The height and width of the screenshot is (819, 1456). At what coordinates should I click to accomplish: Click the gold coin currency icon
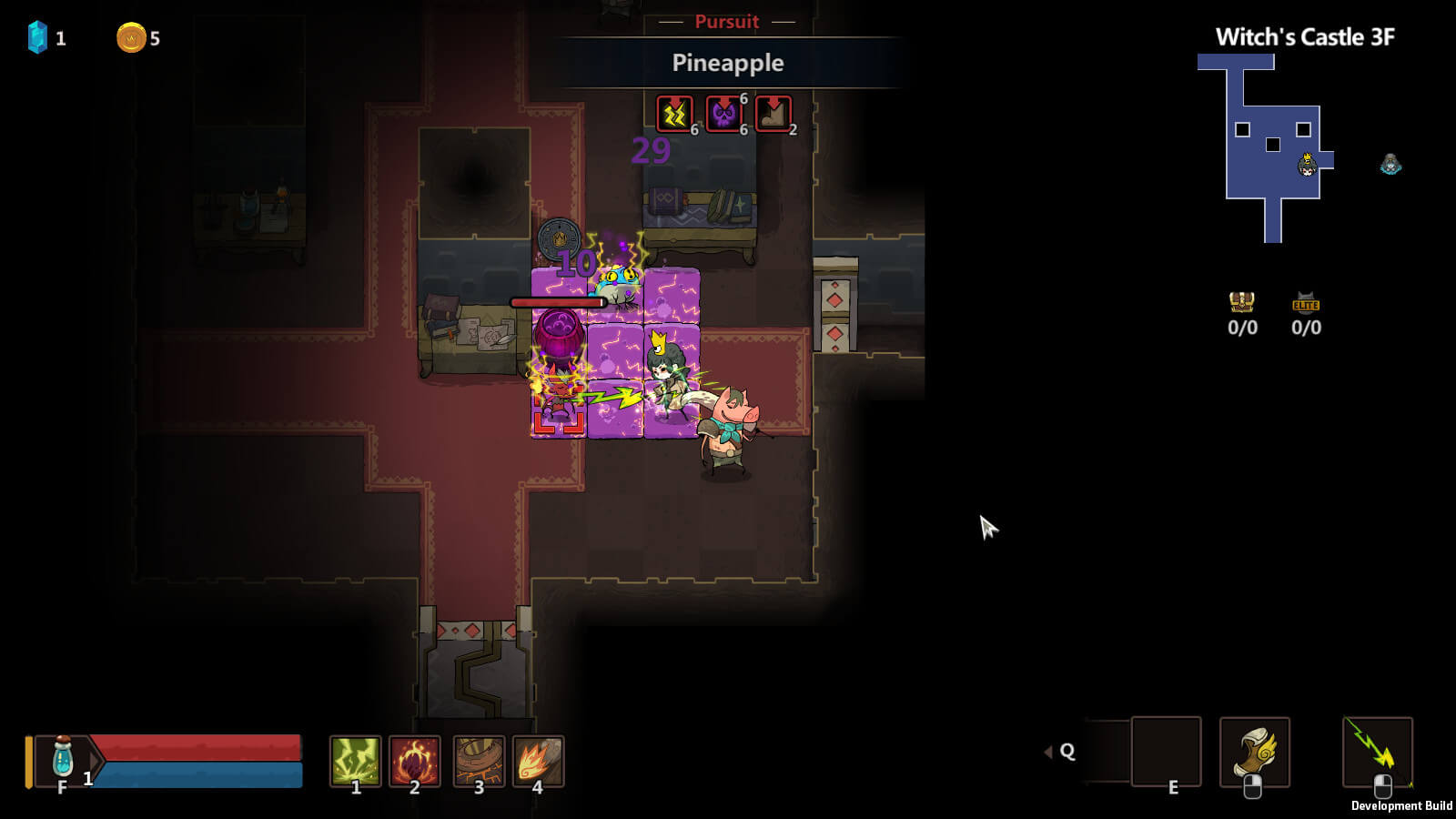131,37
